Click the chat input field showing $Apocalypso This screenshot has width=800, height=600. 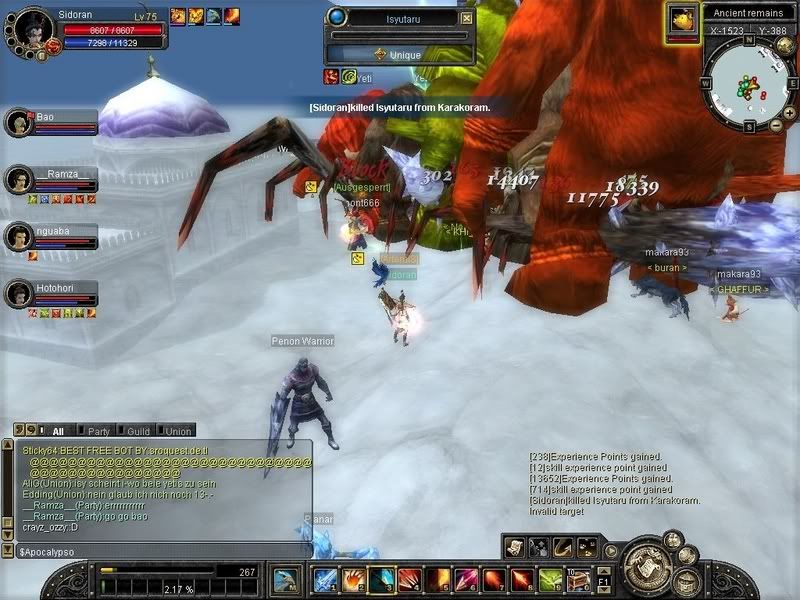point(160,551)
